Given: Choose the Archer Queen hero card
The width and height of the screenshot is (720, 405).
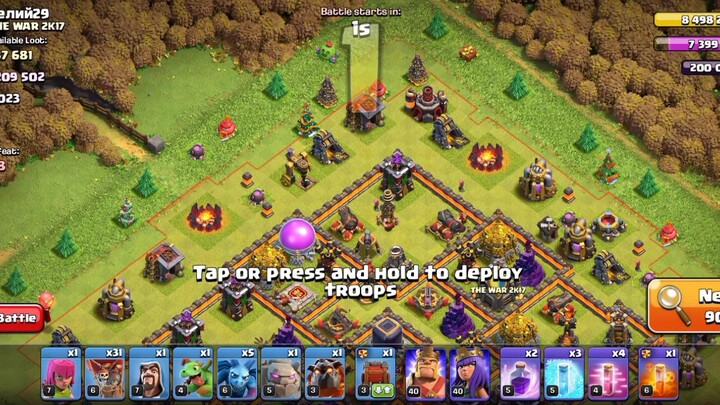Looking at the screenshot, I should (470, 374).
